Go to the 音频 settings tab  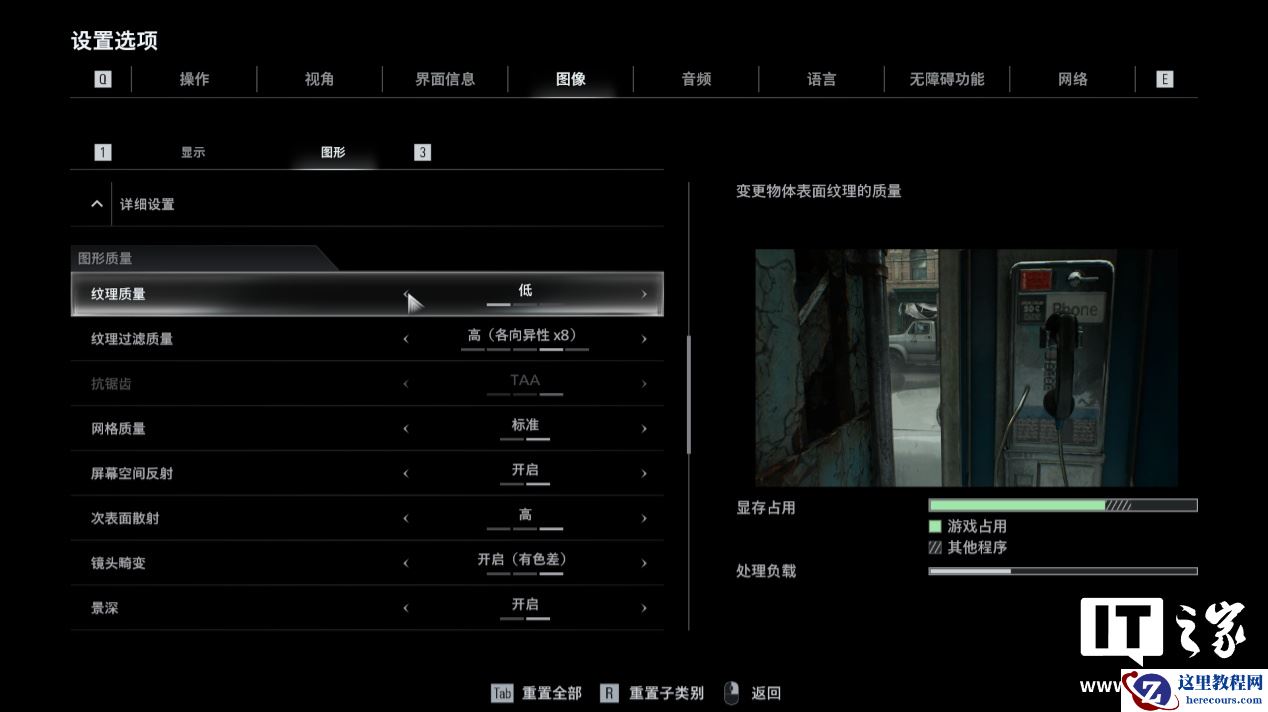pos(696,79)
